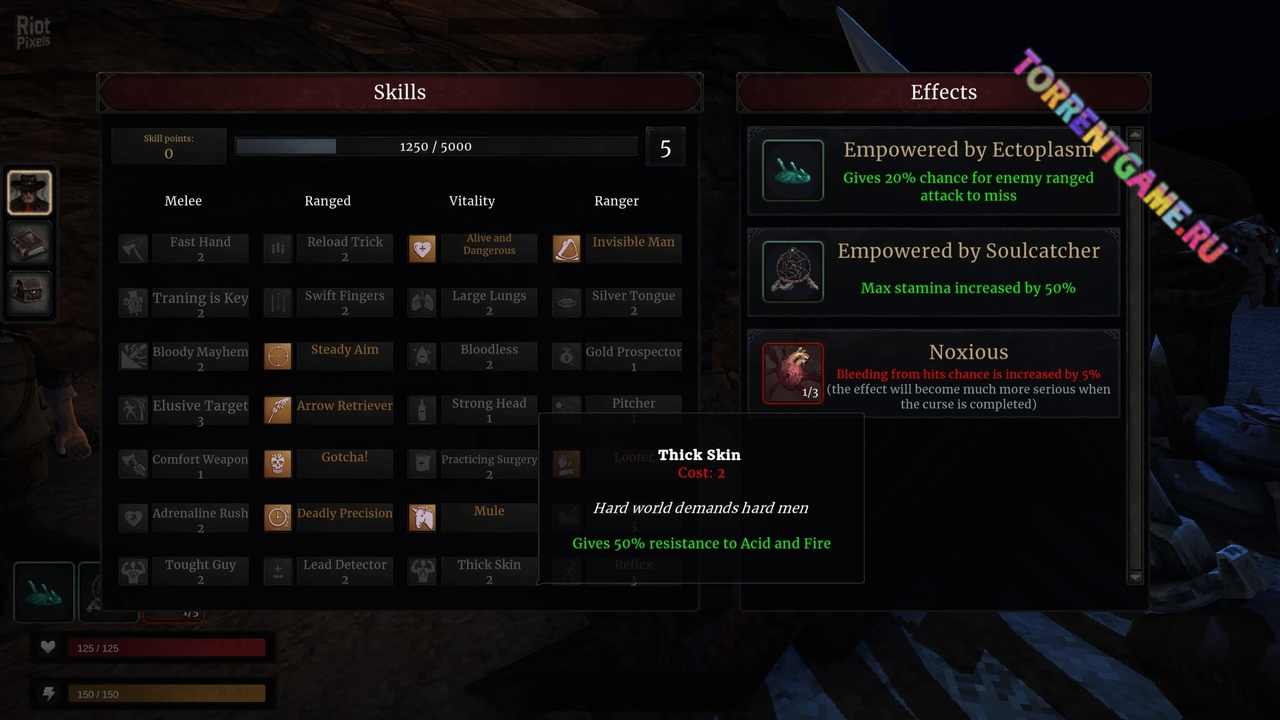Click the Empowered by Soulcatcher effect icon
The width and height of the screenshot is (1280, 720).
click(x=793, y=271)
